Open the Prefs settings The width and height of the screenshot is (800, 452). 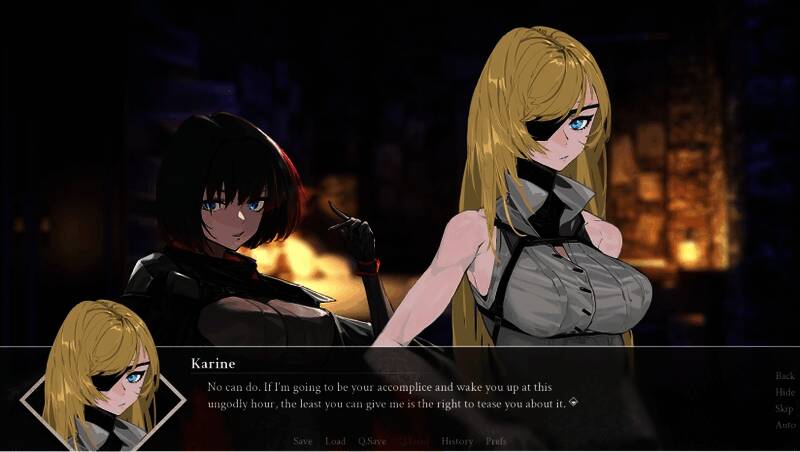pyautogui.click(x=496, y=441)
